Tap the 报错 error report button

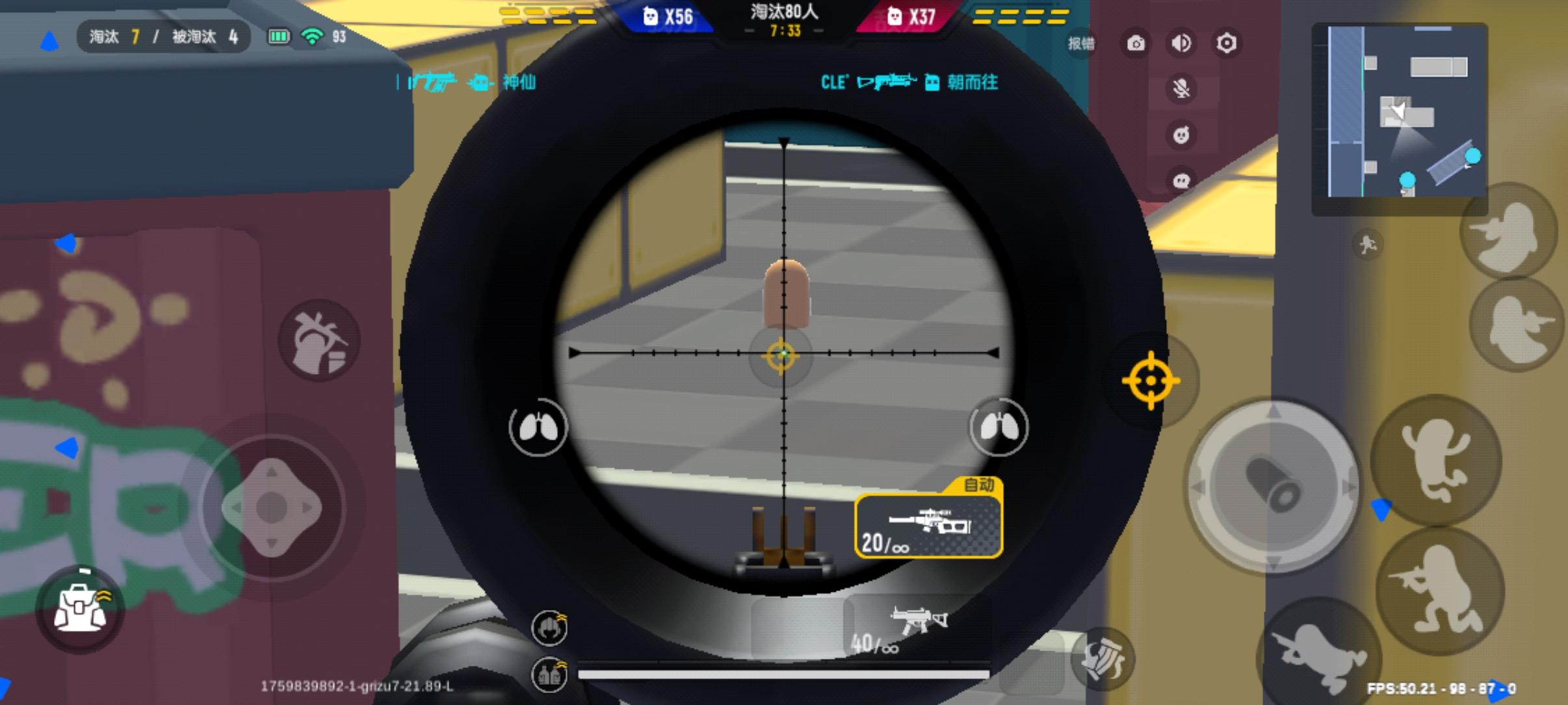(x=1081, y=42)
